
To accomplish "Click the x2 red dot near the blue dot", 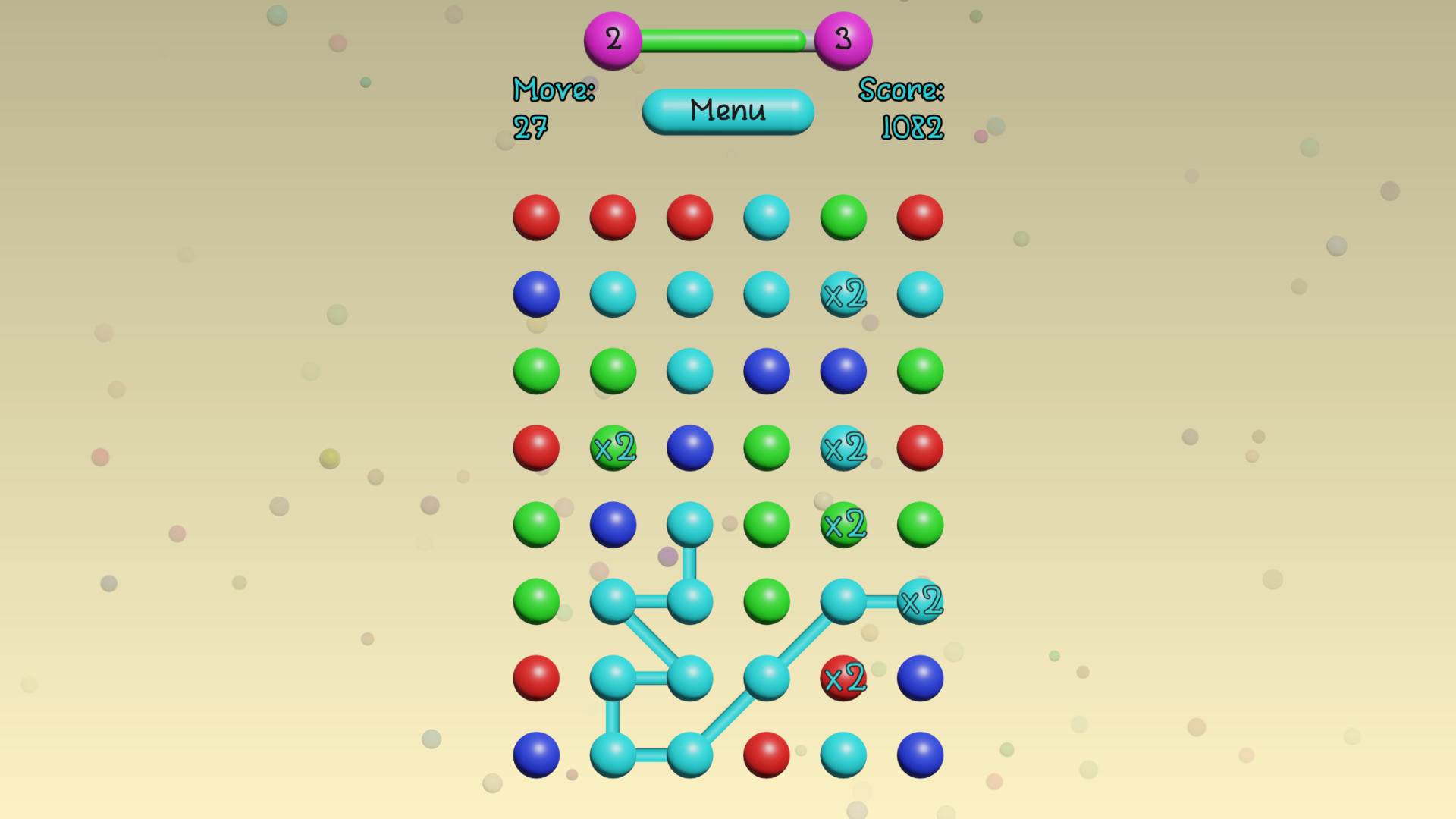I will click(x=843, y=677).
